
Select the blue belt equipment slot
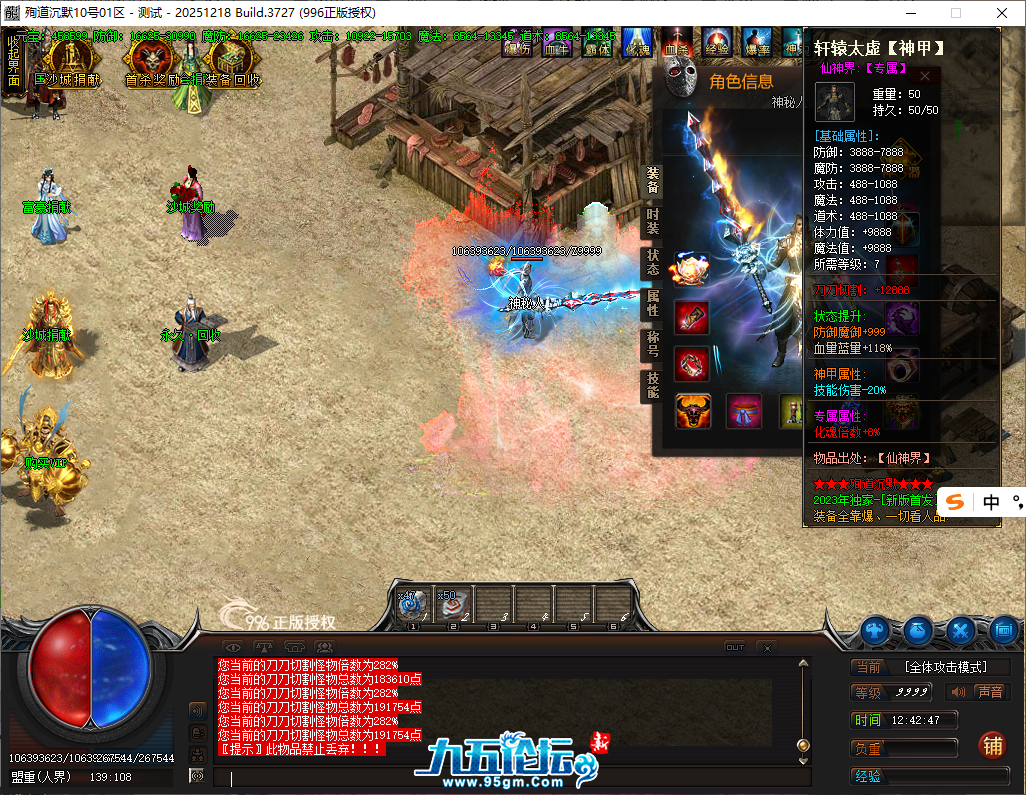(744, 411)
